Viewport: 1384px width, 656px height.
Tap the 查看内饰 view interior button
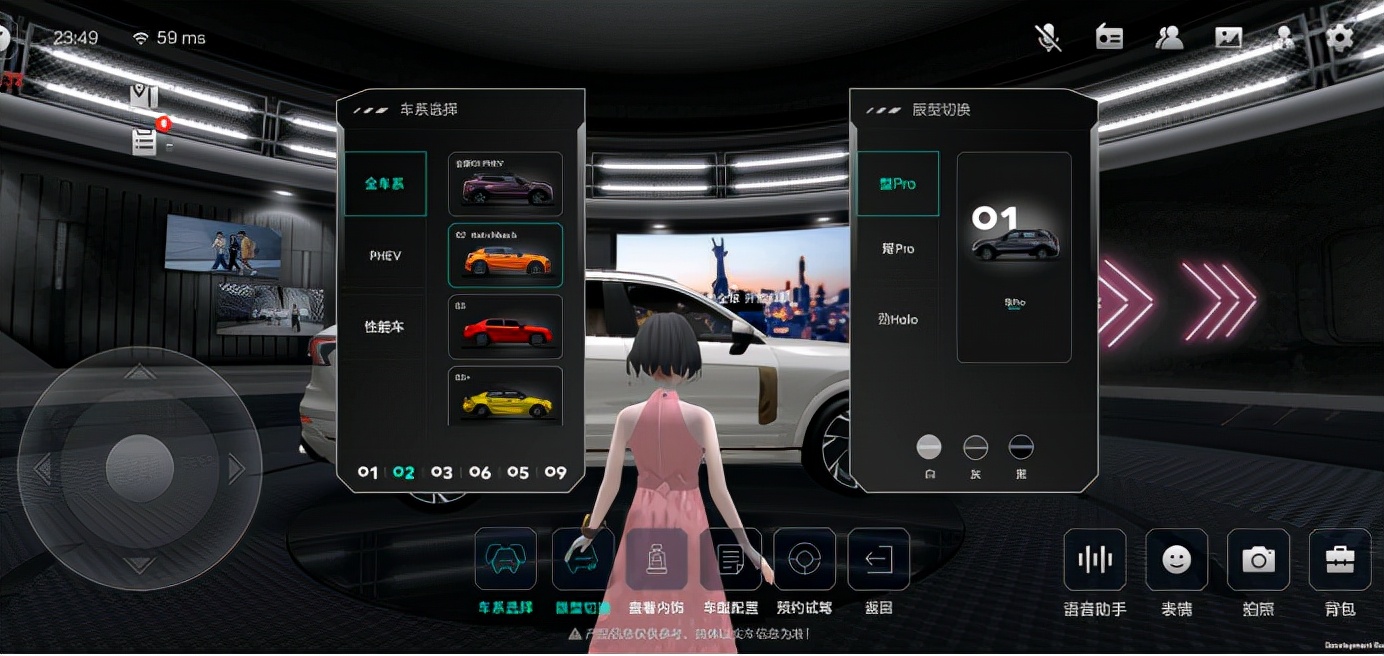[x=657, y=560]
